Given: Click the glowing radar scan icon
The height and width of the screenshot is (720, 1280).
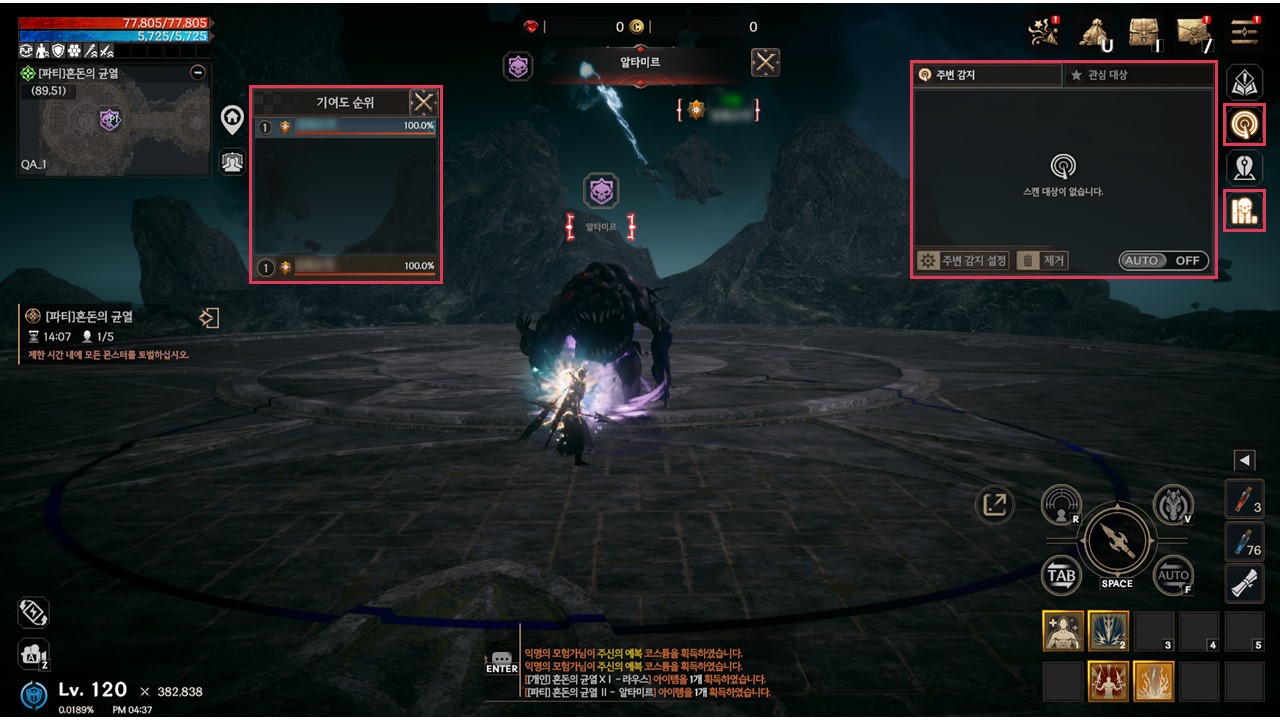Looking at the screenshot, I should click(x=1244, y=124).
